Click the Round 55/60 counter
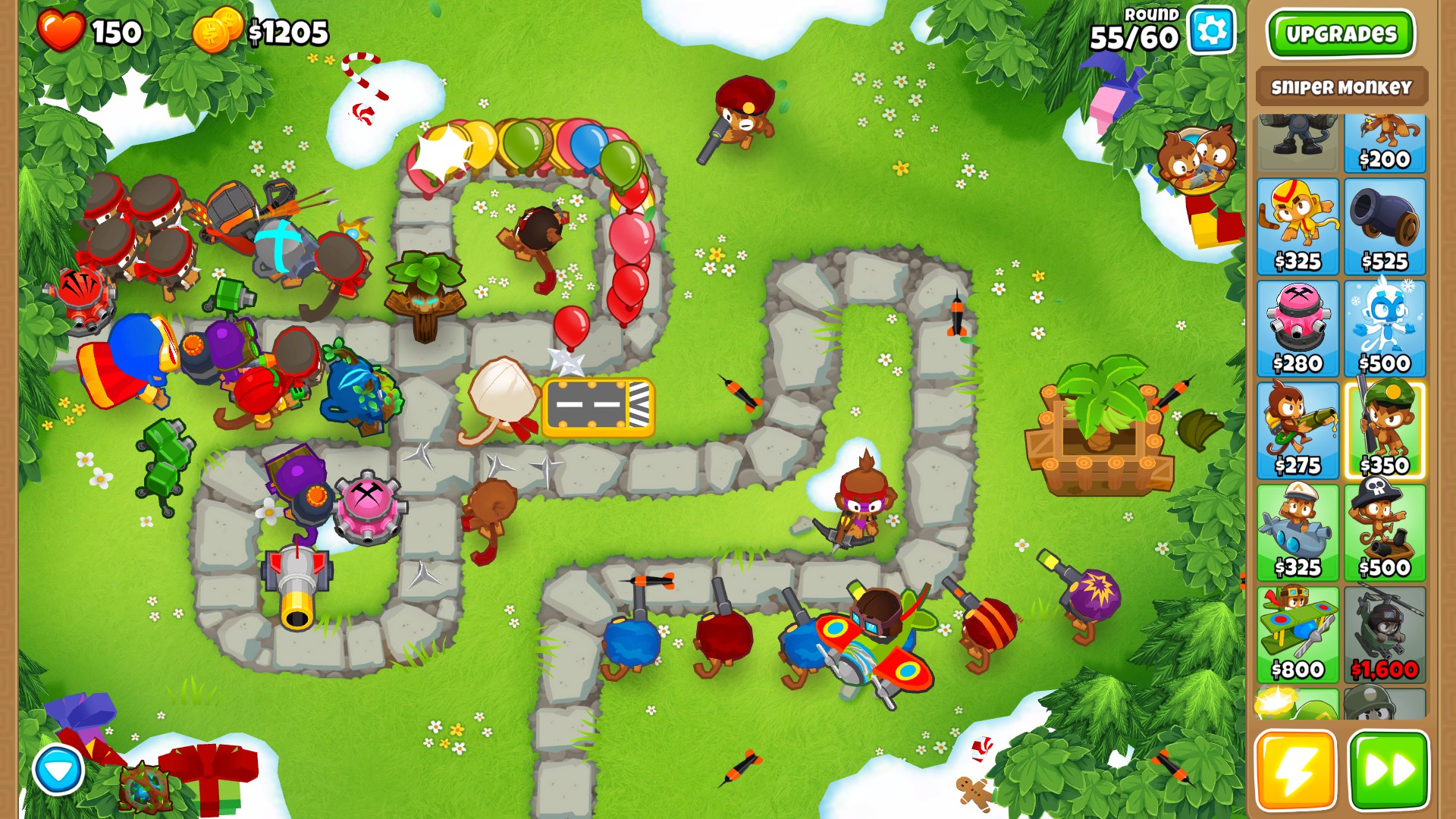Viewport: 1456px width, 819px height. pyautogui.click(x=1134, y=27)
